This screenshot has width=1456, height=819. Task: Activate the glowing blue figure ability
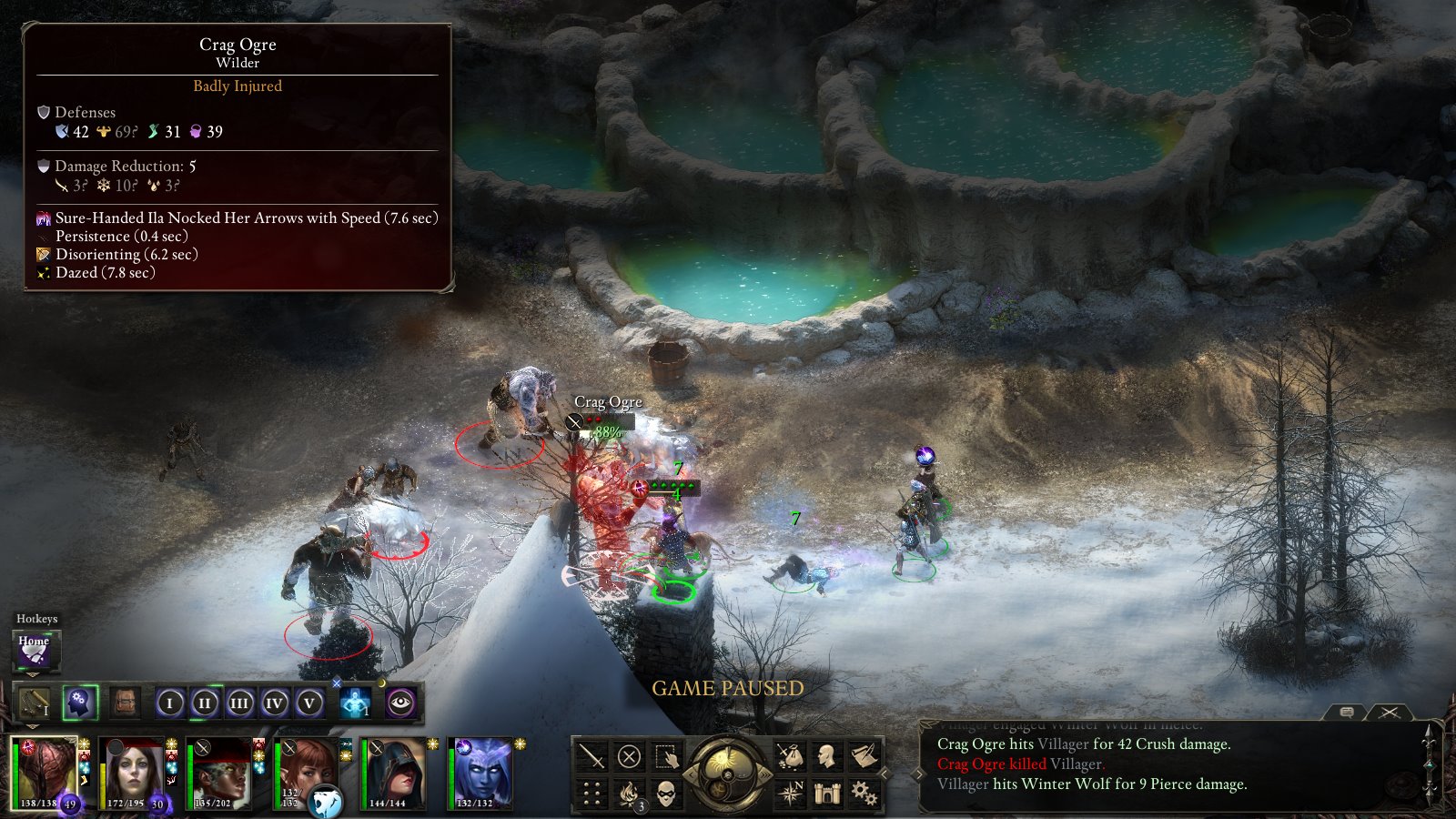[355, 703]
